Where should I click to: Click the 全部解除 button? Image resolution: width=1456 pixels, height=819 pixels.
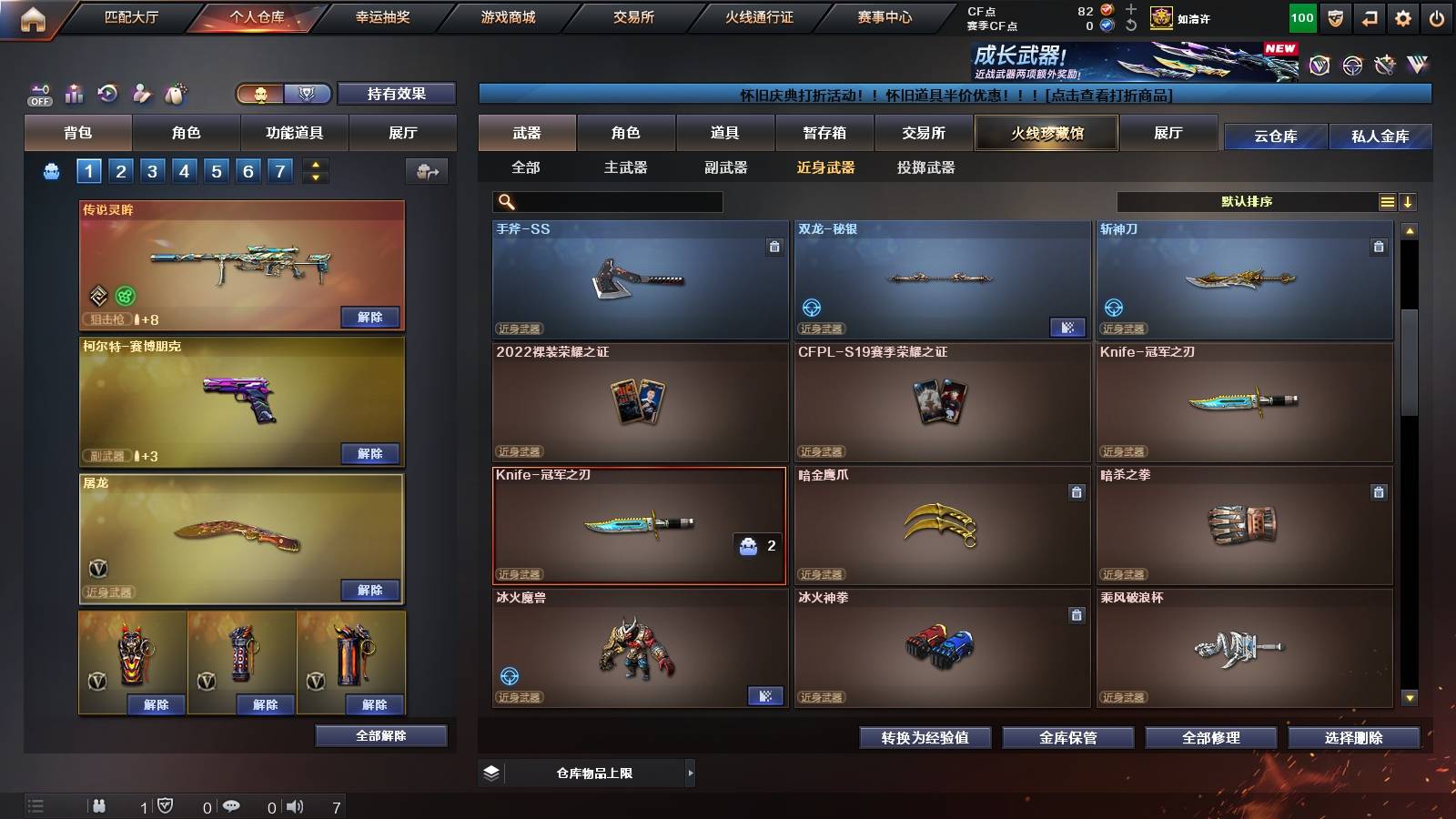pos(379,735)
